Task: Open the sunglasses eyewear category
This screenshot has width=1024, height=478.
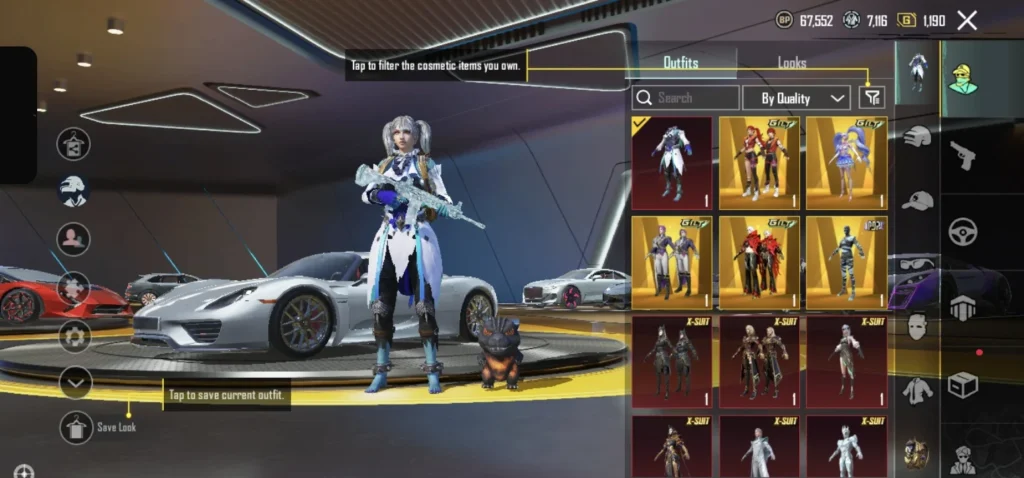Action: click(917, 264)
